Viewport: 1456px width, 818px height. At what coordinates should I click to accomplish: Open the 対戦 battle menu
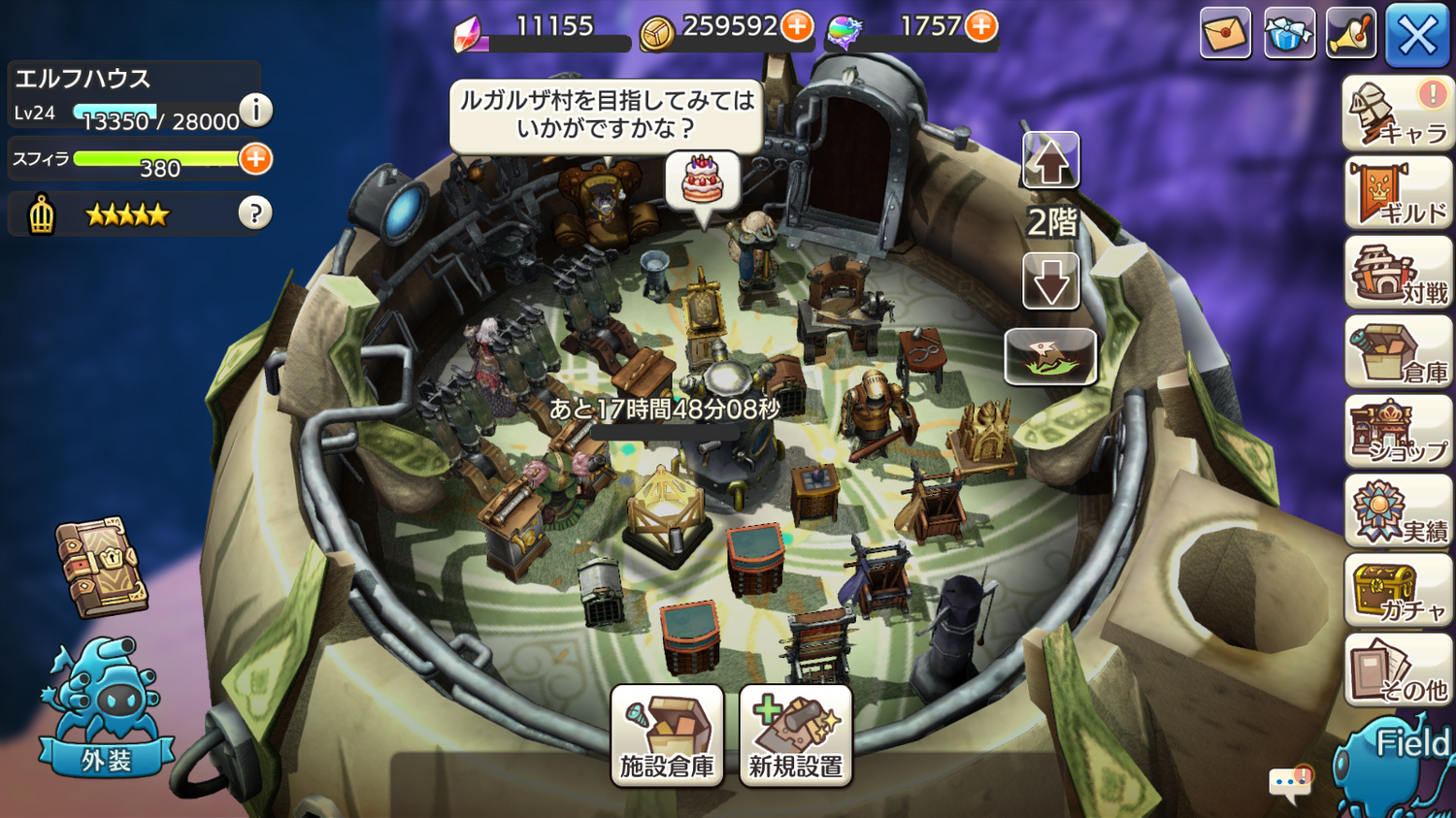coord(1398,274)
